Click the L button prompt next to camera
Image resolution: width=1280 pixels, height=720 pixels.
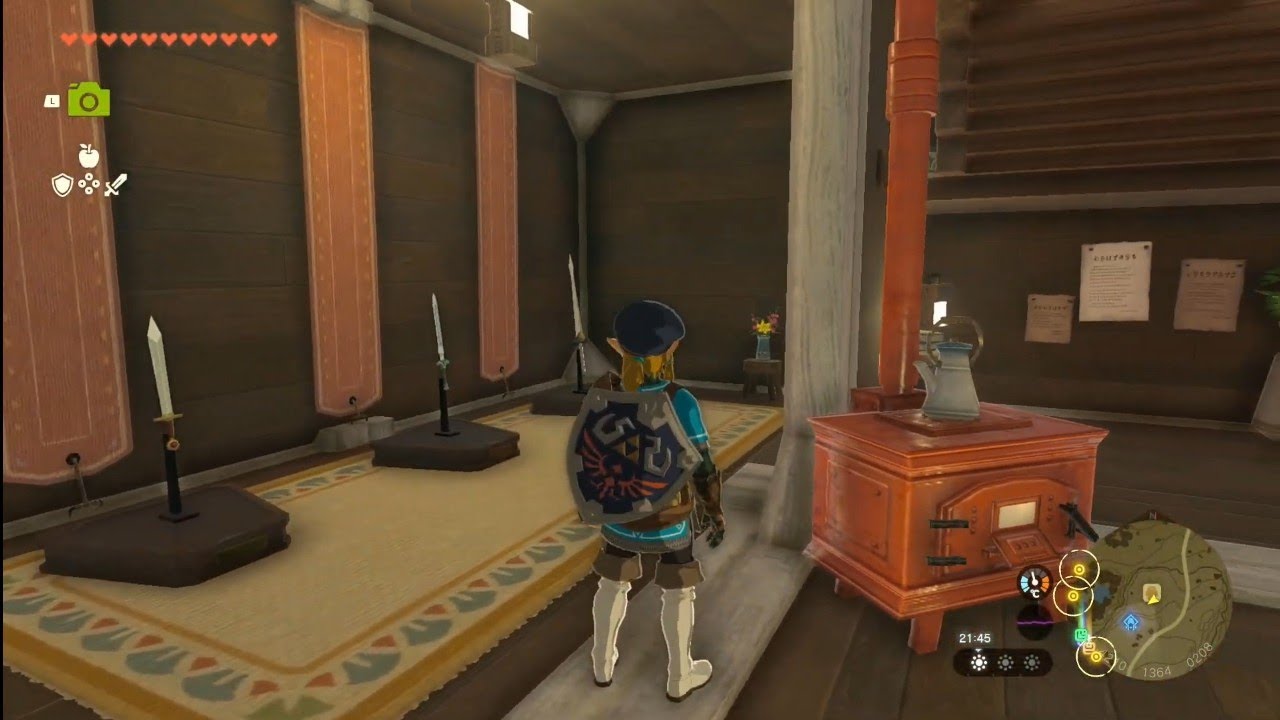52,102
